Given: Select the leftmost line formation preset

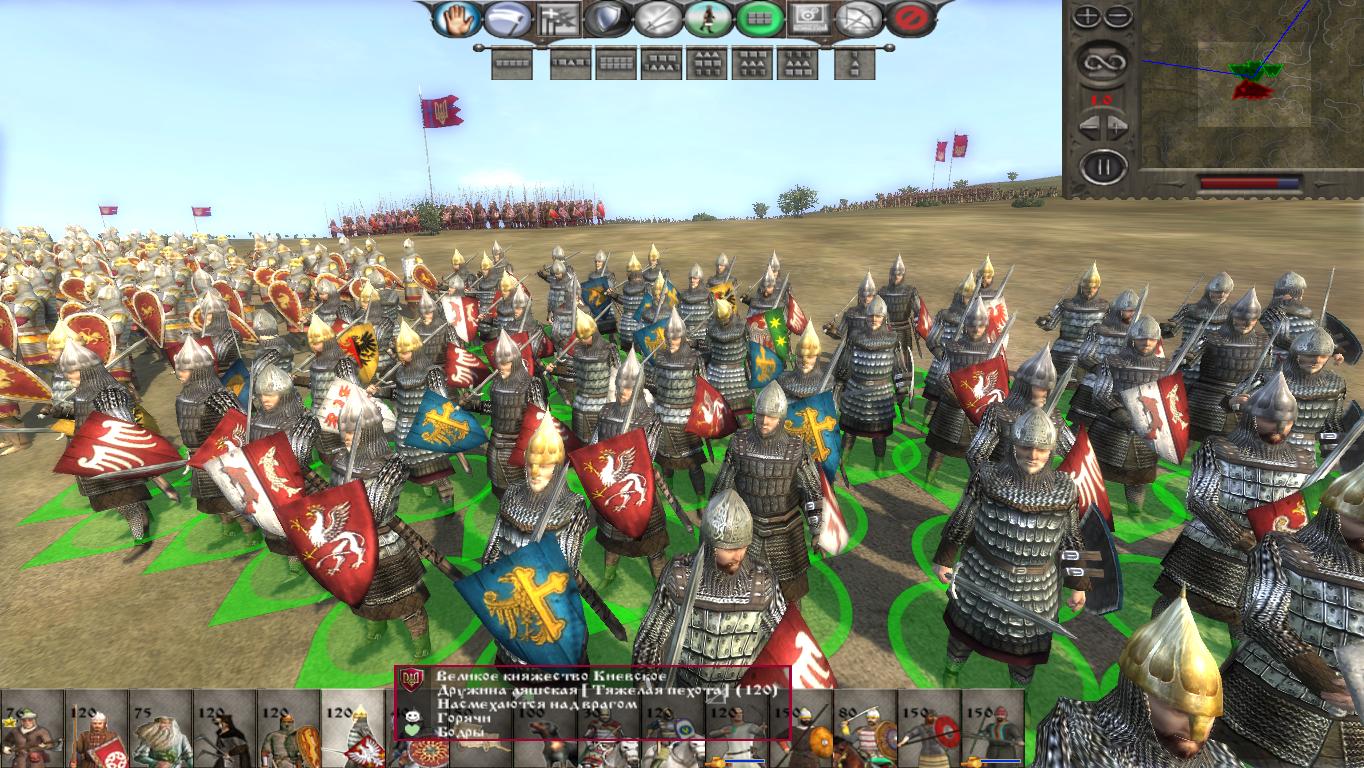Looking at the screenshot, I should (x=512, y=64).
